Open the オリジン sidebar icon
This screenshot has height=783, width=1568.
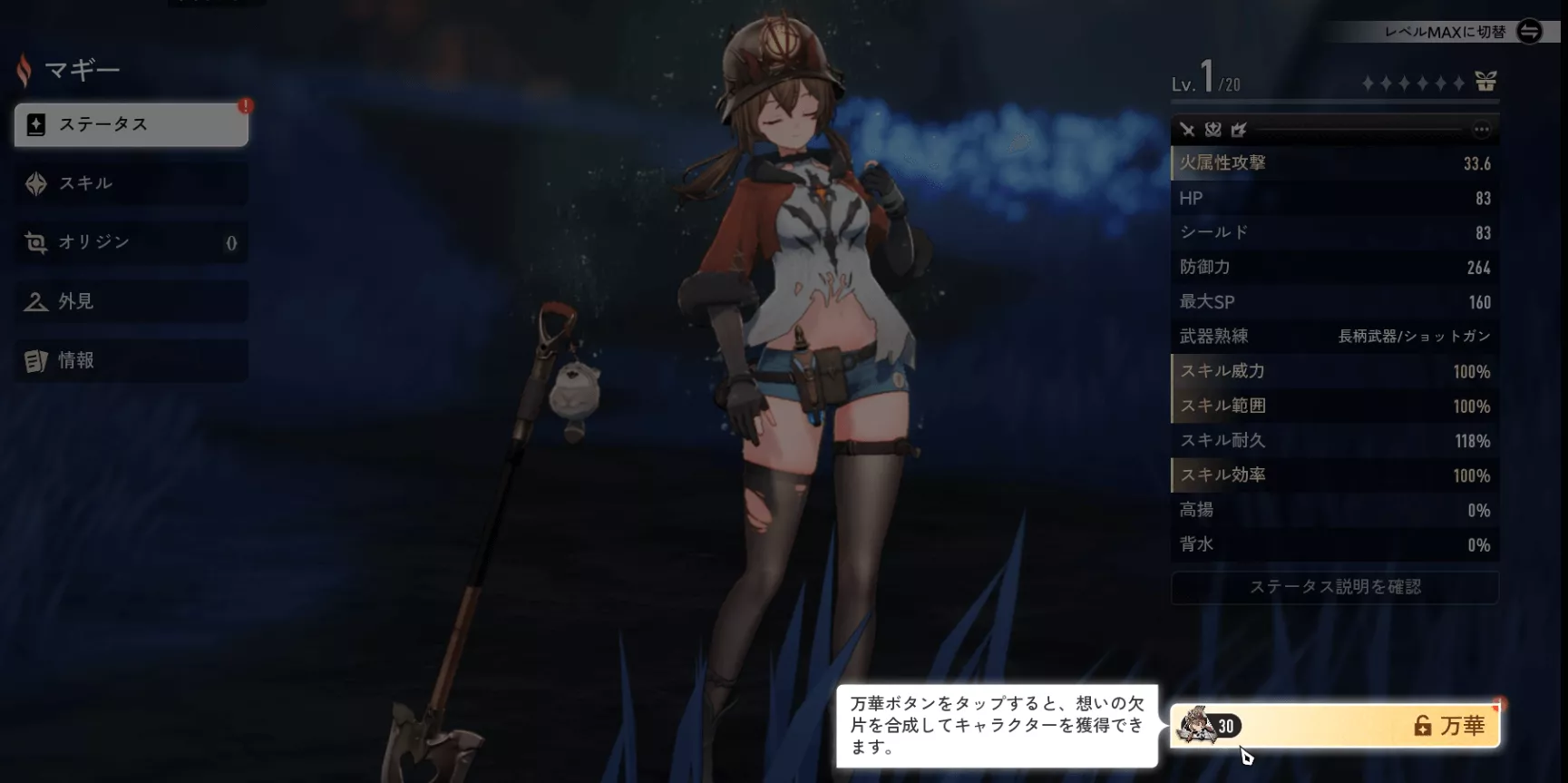coord(34,242)
